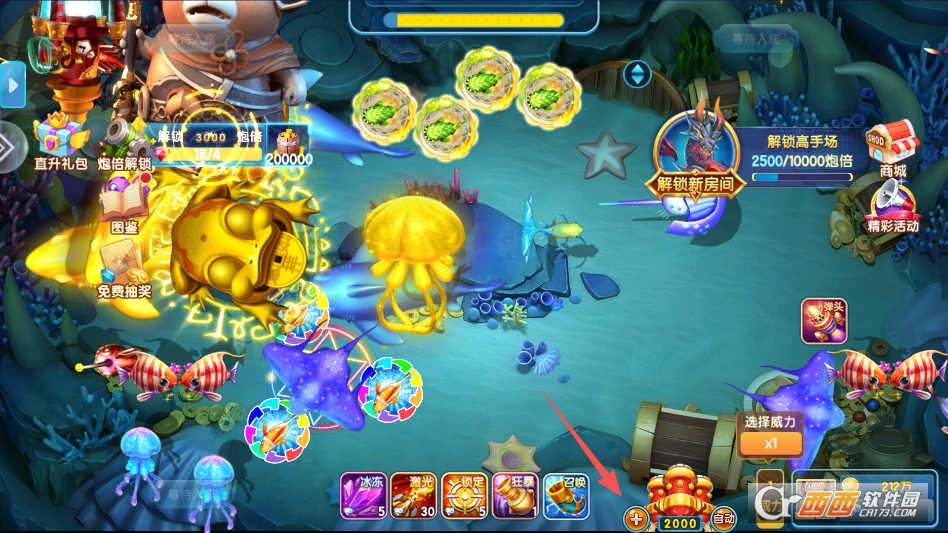Screen dimensions: 948x533
Task: Trigger the 狂暴 rage skill
Action: pyautogui.click(x=515, y=494)
